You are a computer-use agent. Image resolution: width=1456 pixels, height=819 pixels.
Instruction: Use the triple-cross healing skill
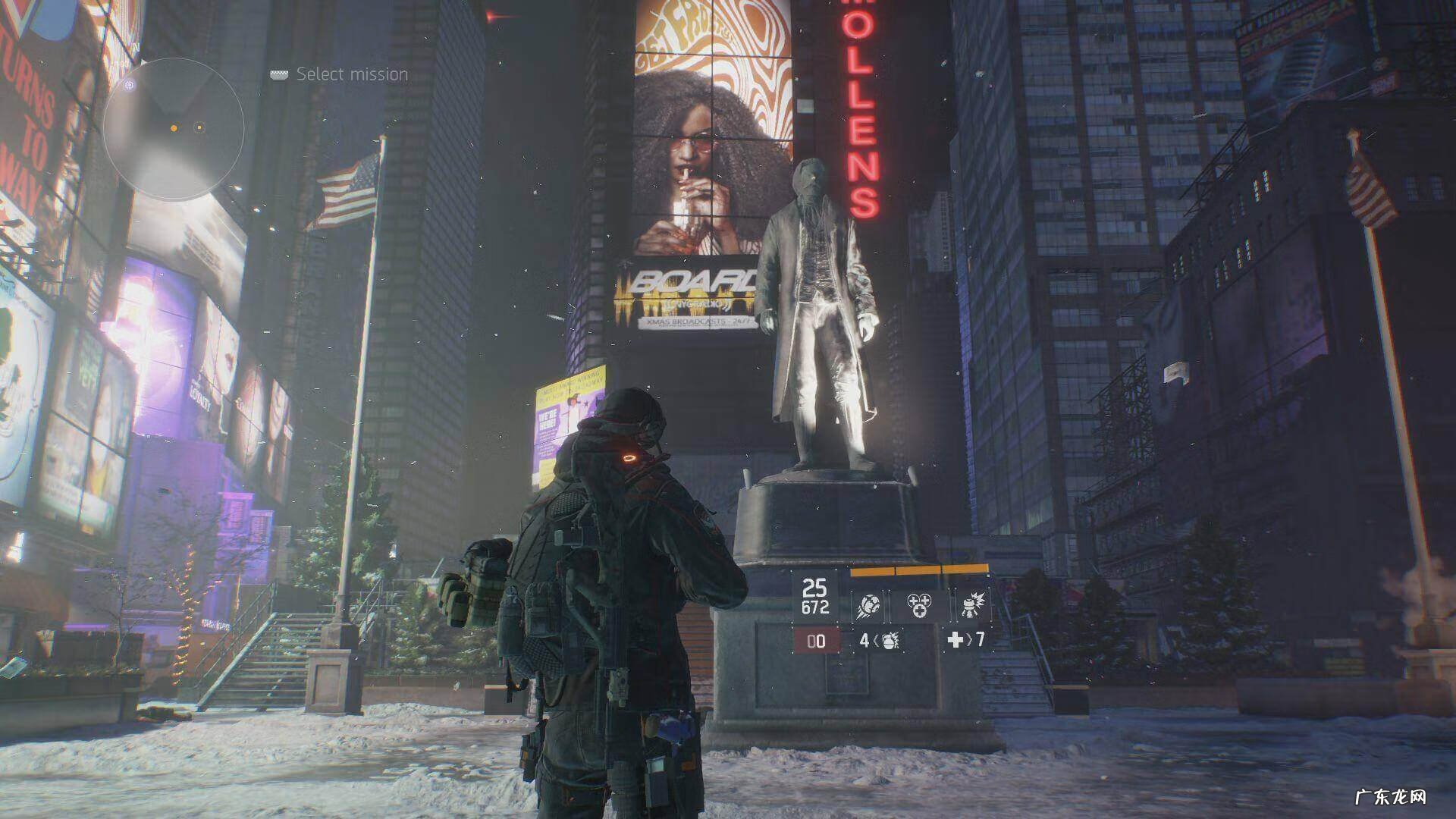tap(919, 605)
